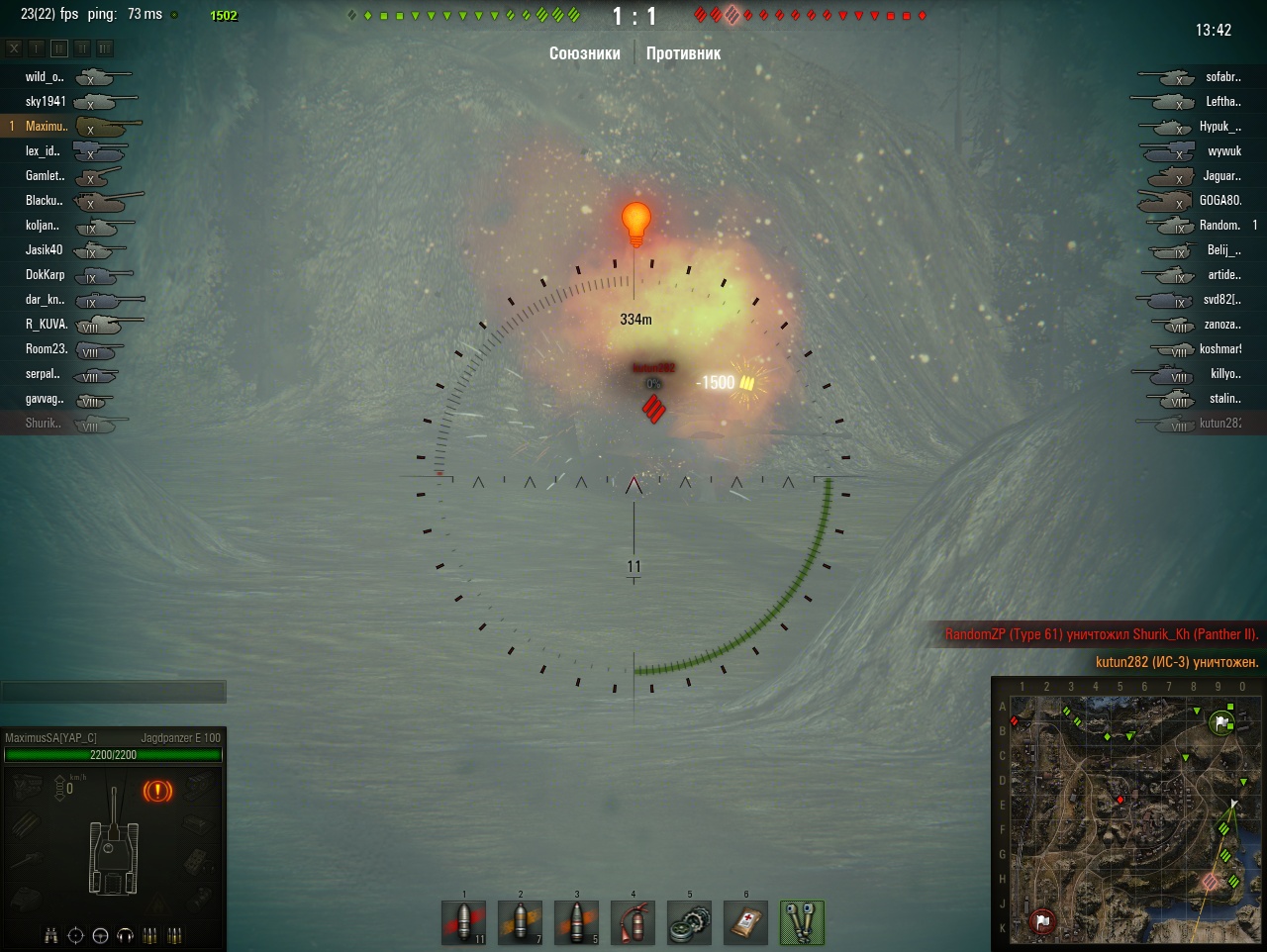1267x952 pixels.
Task: Switch to the shell with 7 rounds
Action: coord(520,922)
